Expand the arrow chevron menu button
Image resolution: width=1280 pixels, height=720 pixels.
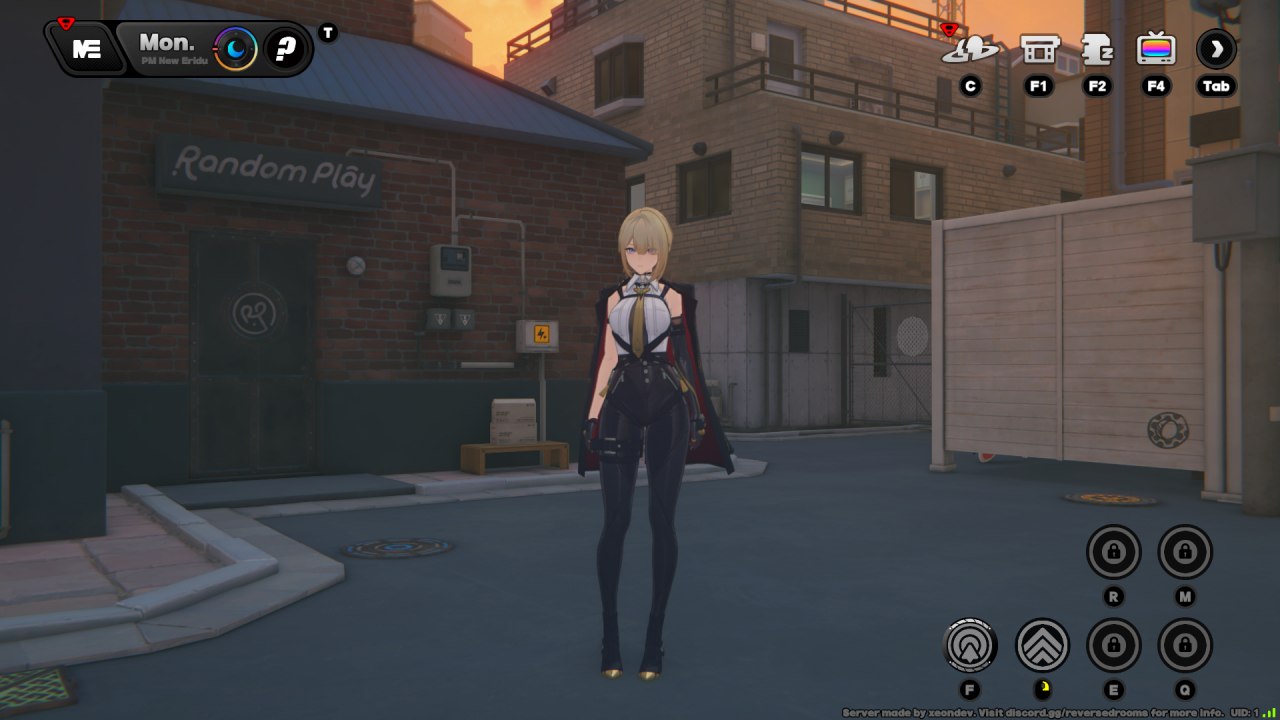[x=1216, y=49]
